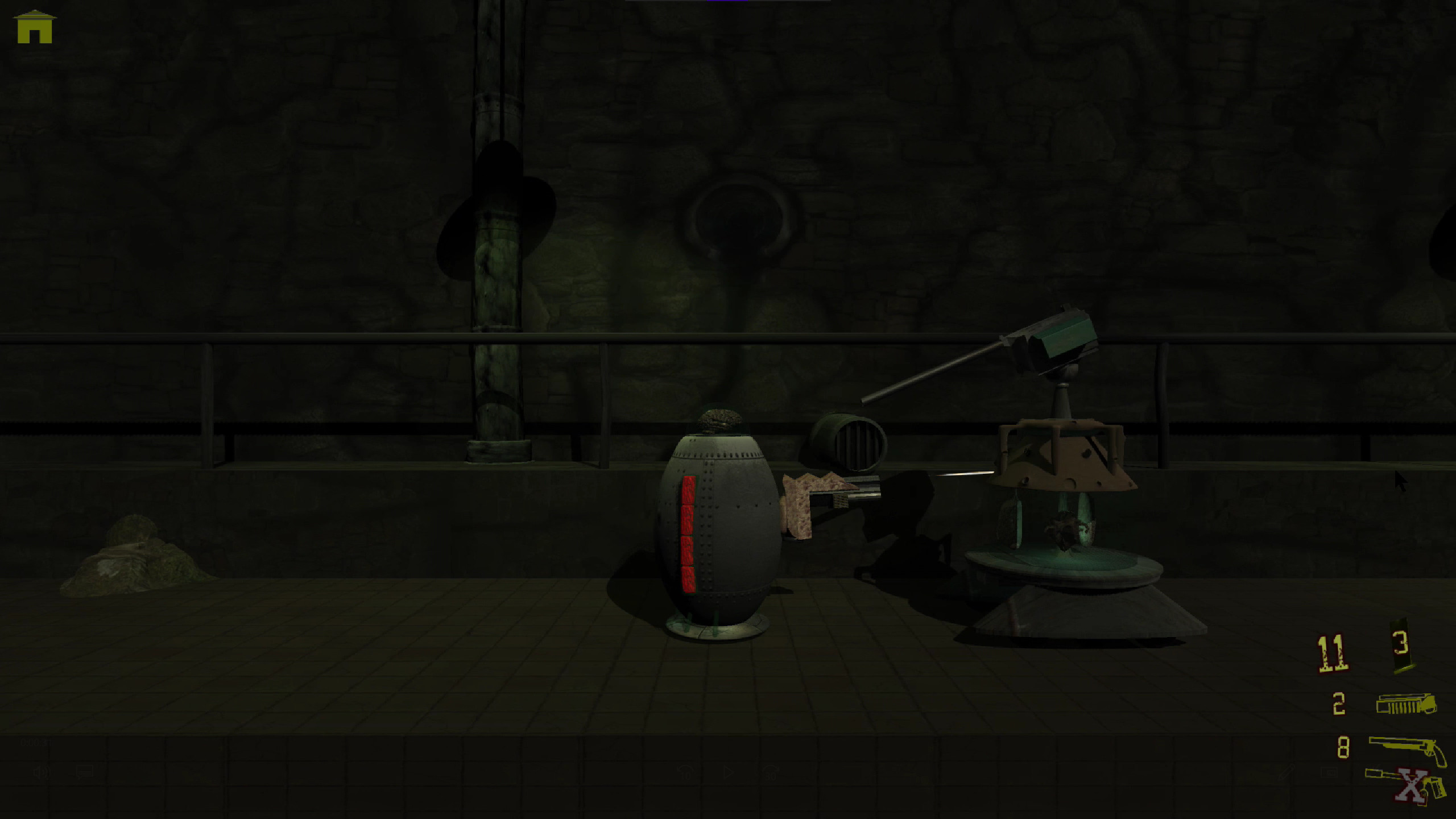Select the revolver weapon icon
The height and width of the screenshot is (819, 1456).
point(1403,746)
